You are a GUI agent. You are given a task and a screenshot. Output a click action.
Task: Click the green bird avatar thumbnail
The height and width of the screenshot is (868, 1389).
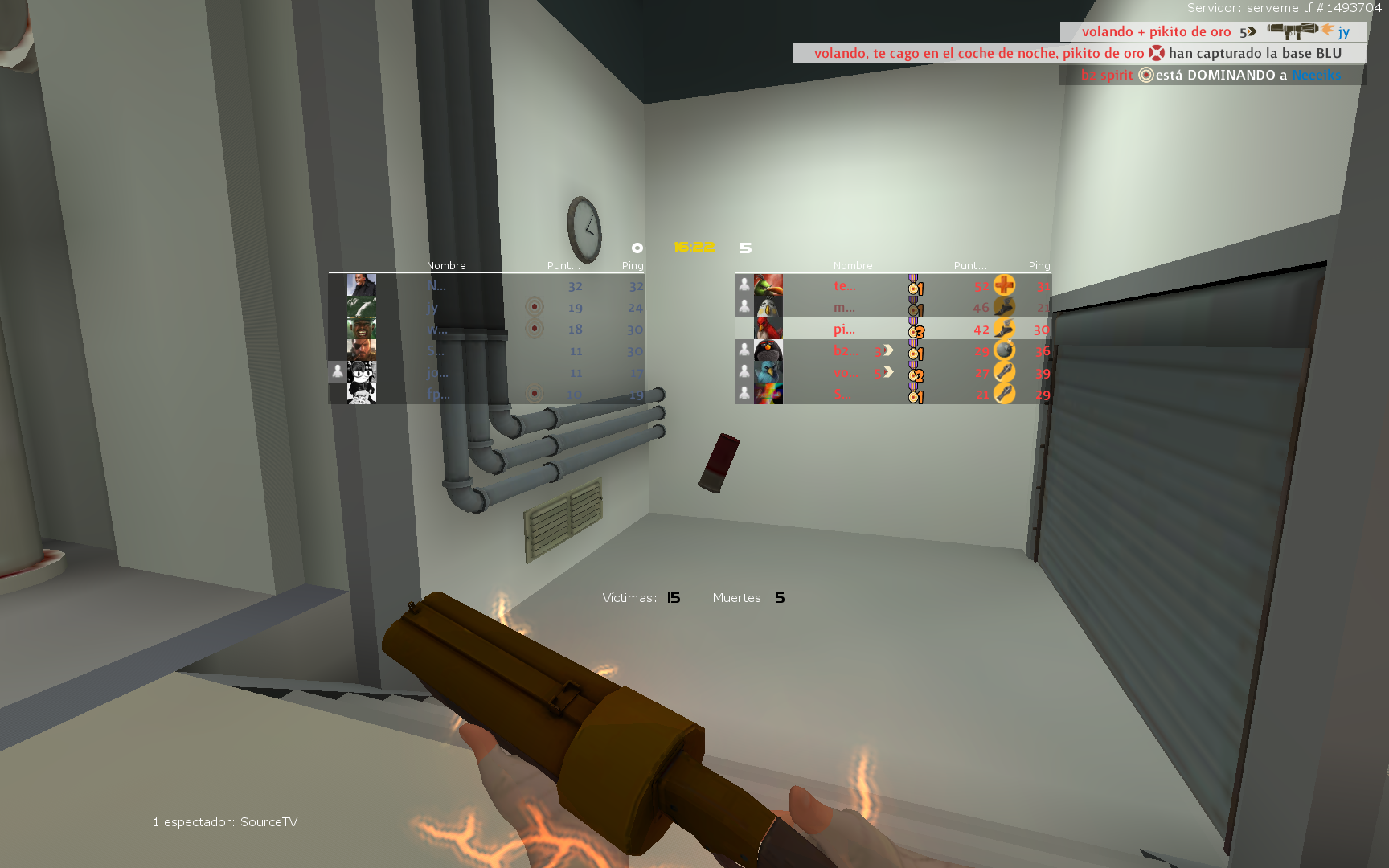768,285
